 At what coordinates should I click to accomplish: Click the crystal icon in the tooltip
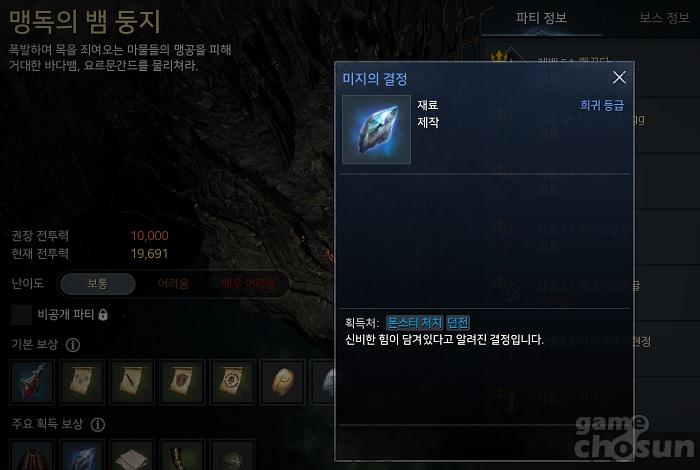point(376,130)
